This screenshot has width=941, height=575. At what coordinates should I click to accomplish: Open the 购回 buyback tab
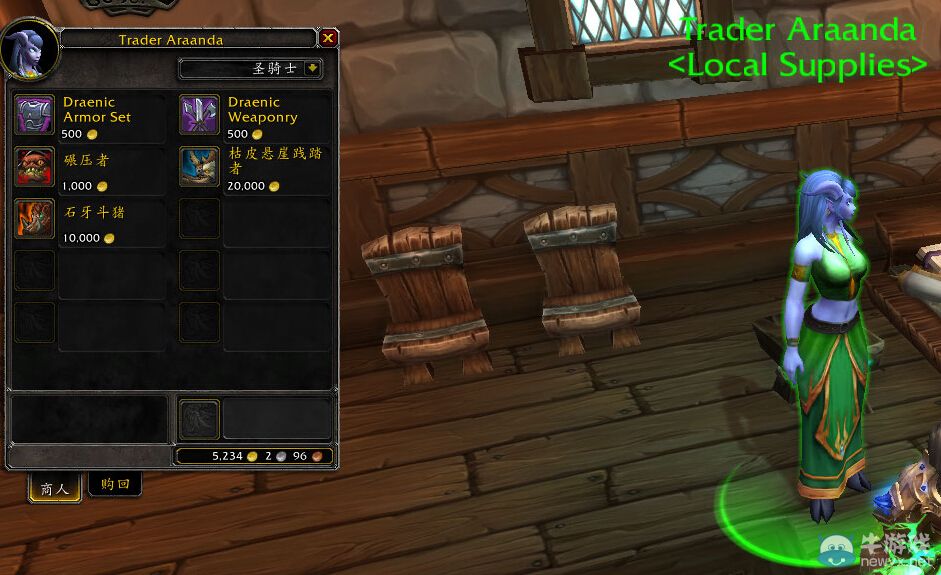(114, 484)
